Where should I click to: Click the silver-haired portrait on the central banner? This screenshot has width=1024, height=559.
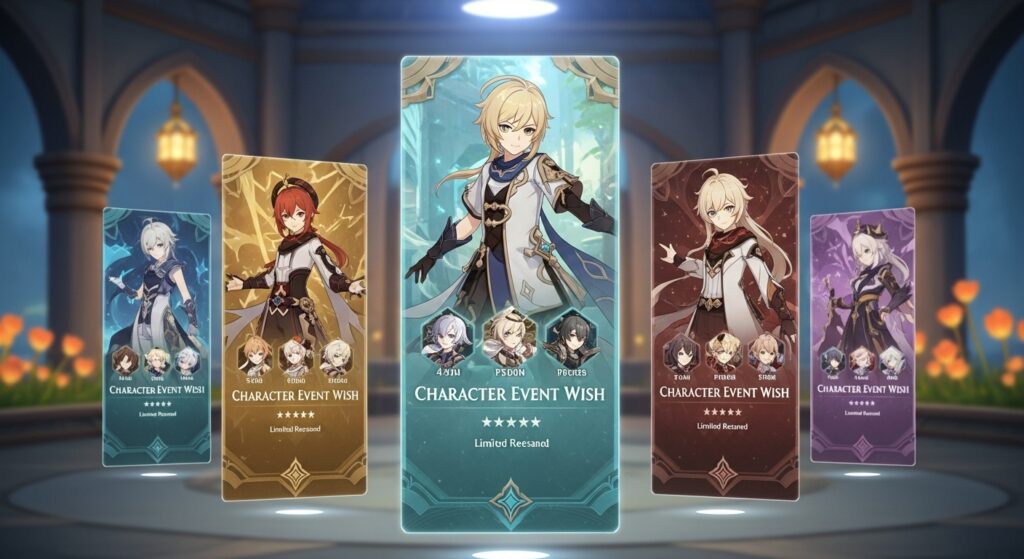[x=447, y=337]
